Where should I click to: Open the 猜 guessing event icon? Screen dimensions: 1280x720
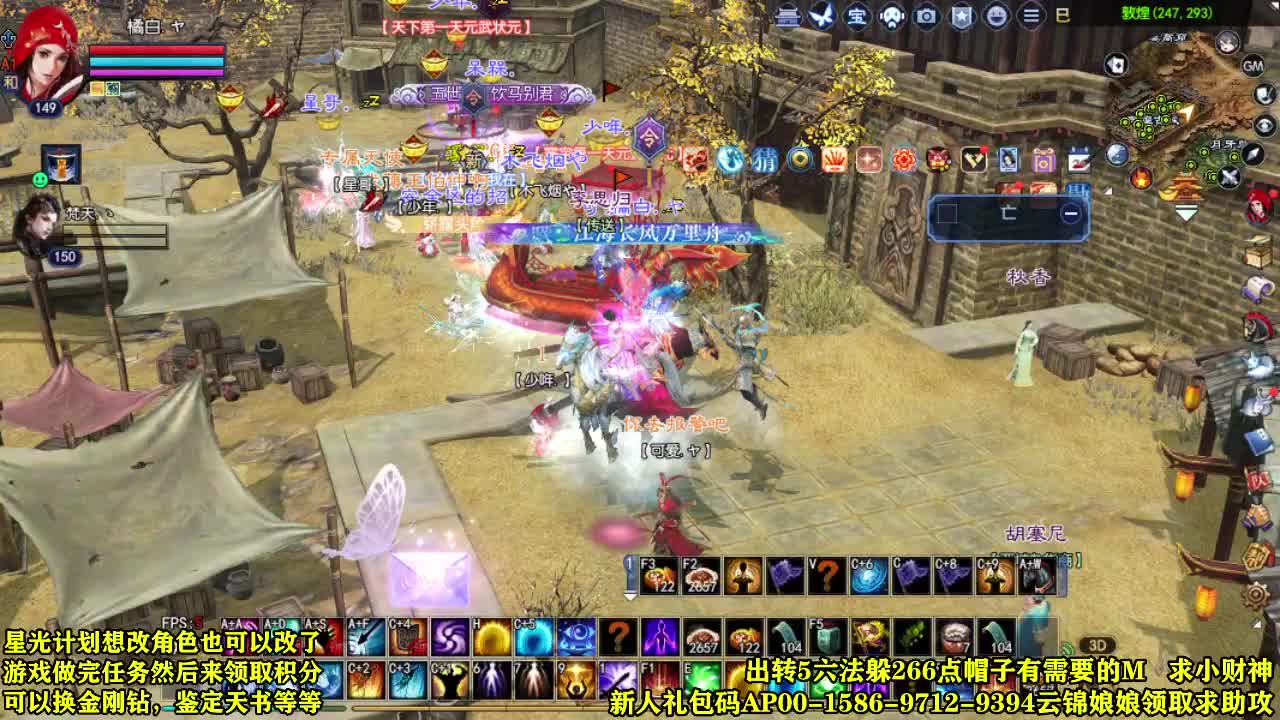tap(766, 158)
